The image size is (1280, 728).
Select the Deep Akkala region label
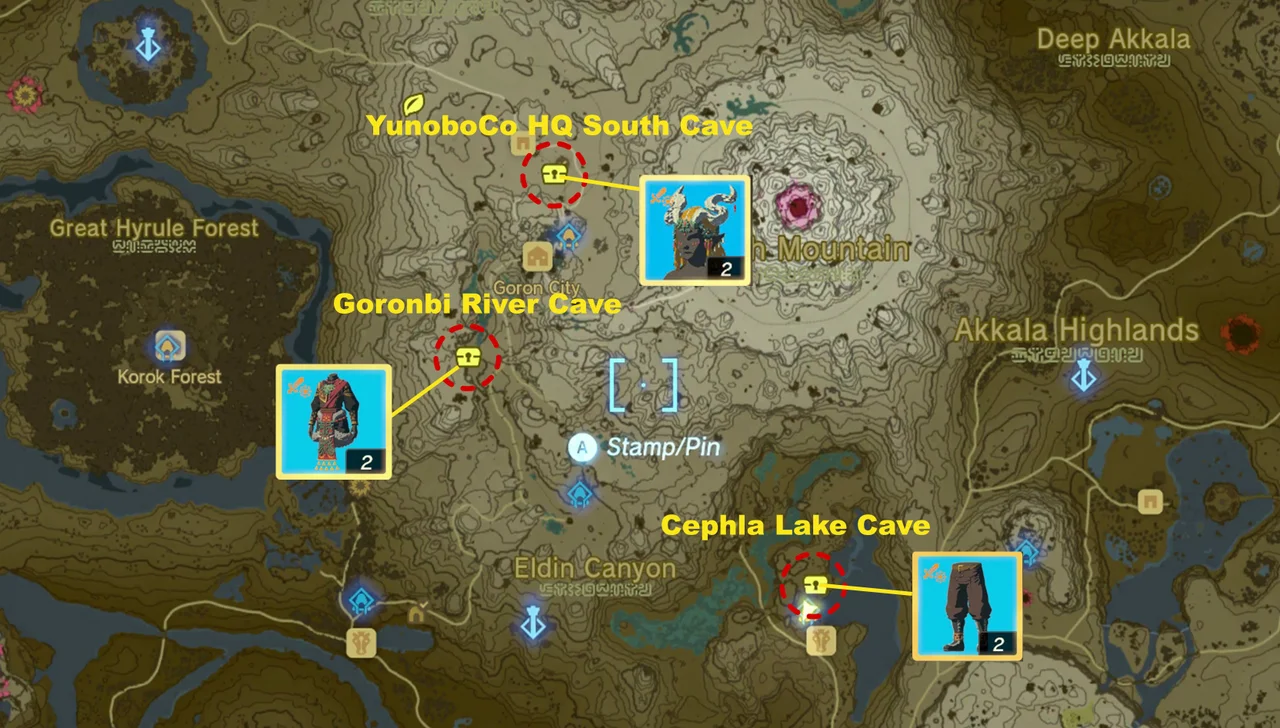(1113, 38)
